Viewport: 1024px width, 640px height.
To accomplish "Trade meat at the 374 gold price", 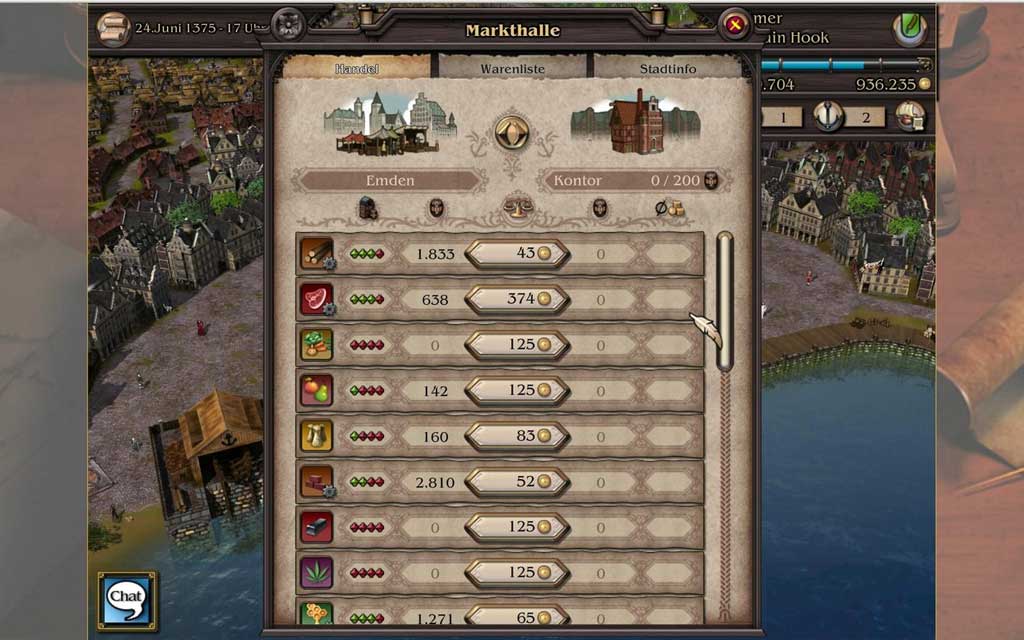I will (x=517, y=299).
